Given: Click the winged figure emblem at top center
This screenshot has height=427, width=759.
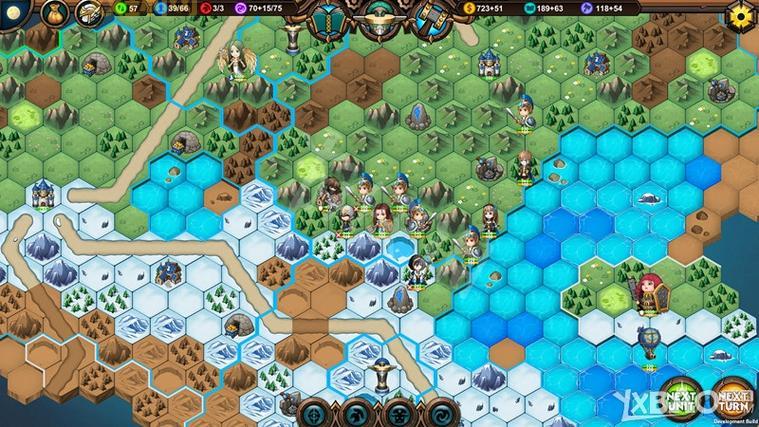Looking at the screenshot, I should click(x=379, y=16).
